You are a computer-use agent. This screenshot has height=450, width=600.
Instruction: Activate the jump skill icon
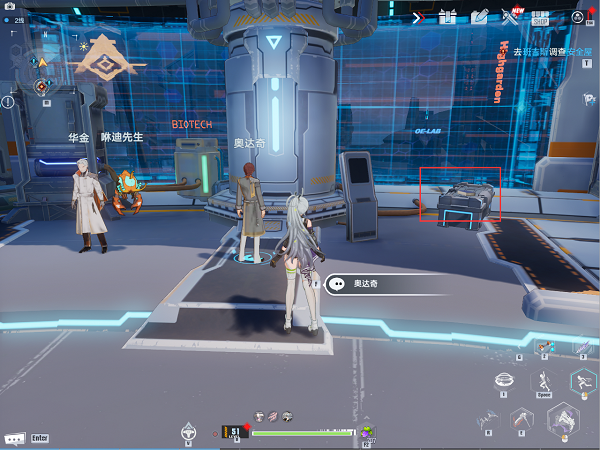pyautogui.click(x=545, y=380)
